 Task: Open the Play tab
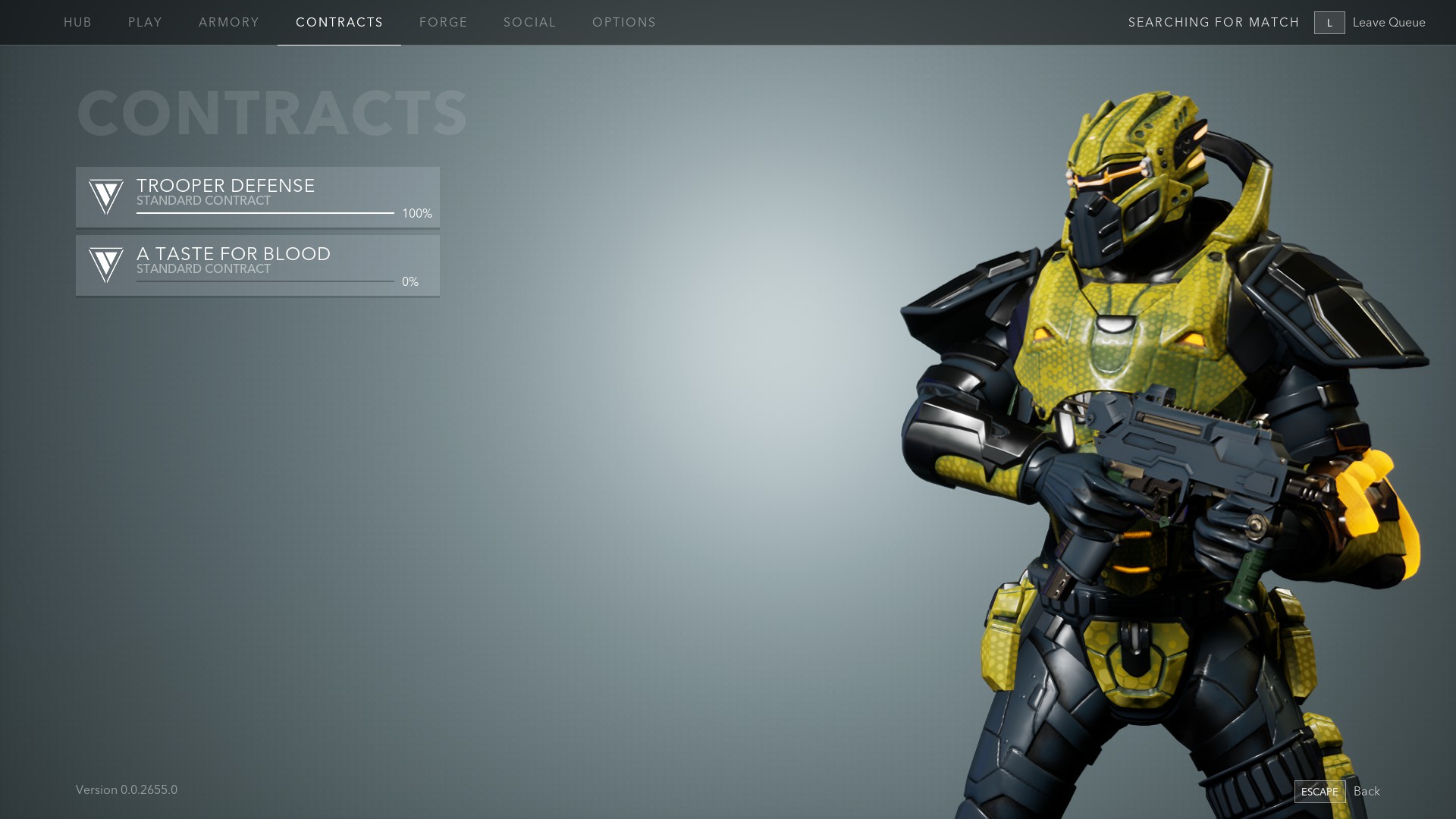pos(145,23)
